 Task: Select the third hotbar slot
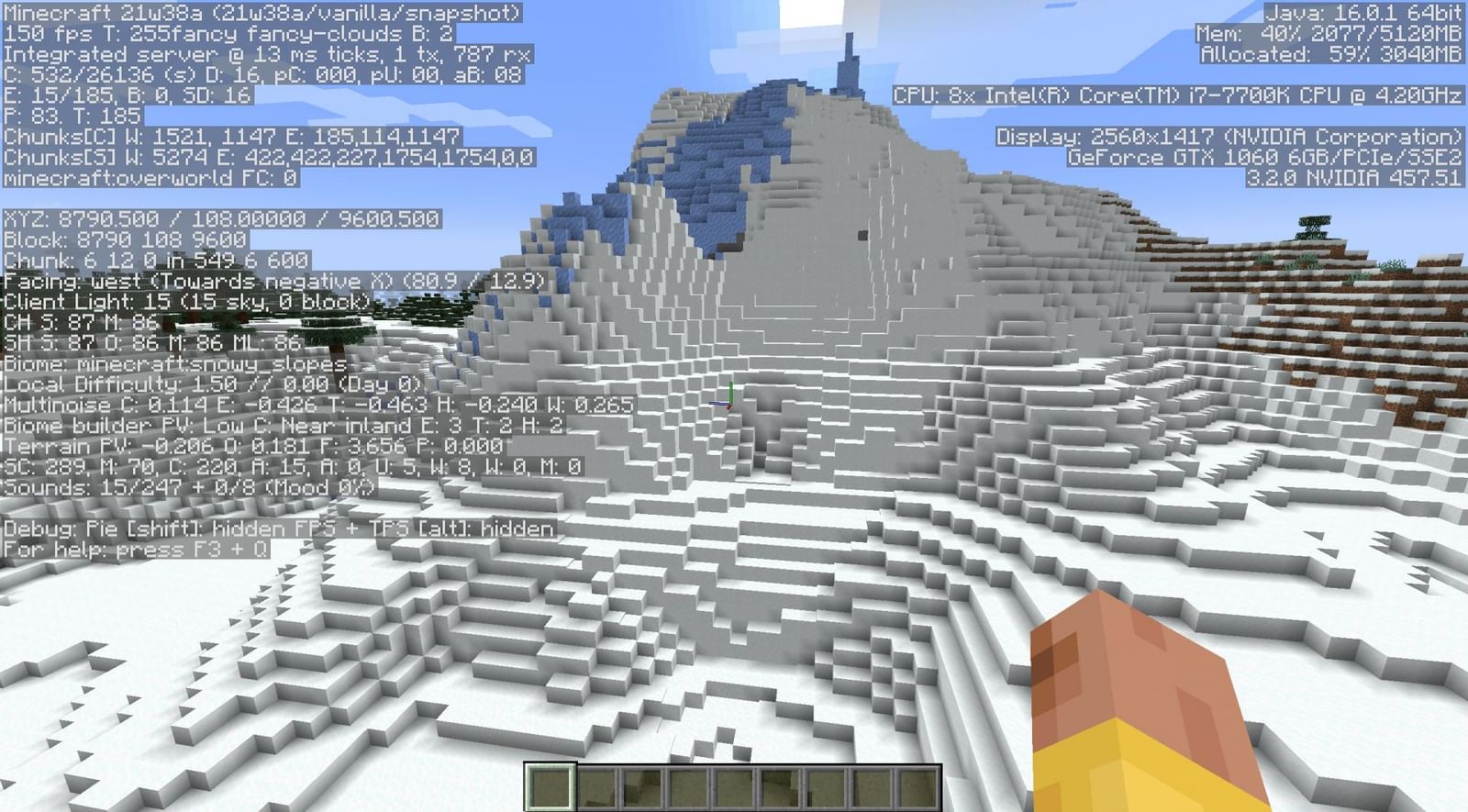640,789
